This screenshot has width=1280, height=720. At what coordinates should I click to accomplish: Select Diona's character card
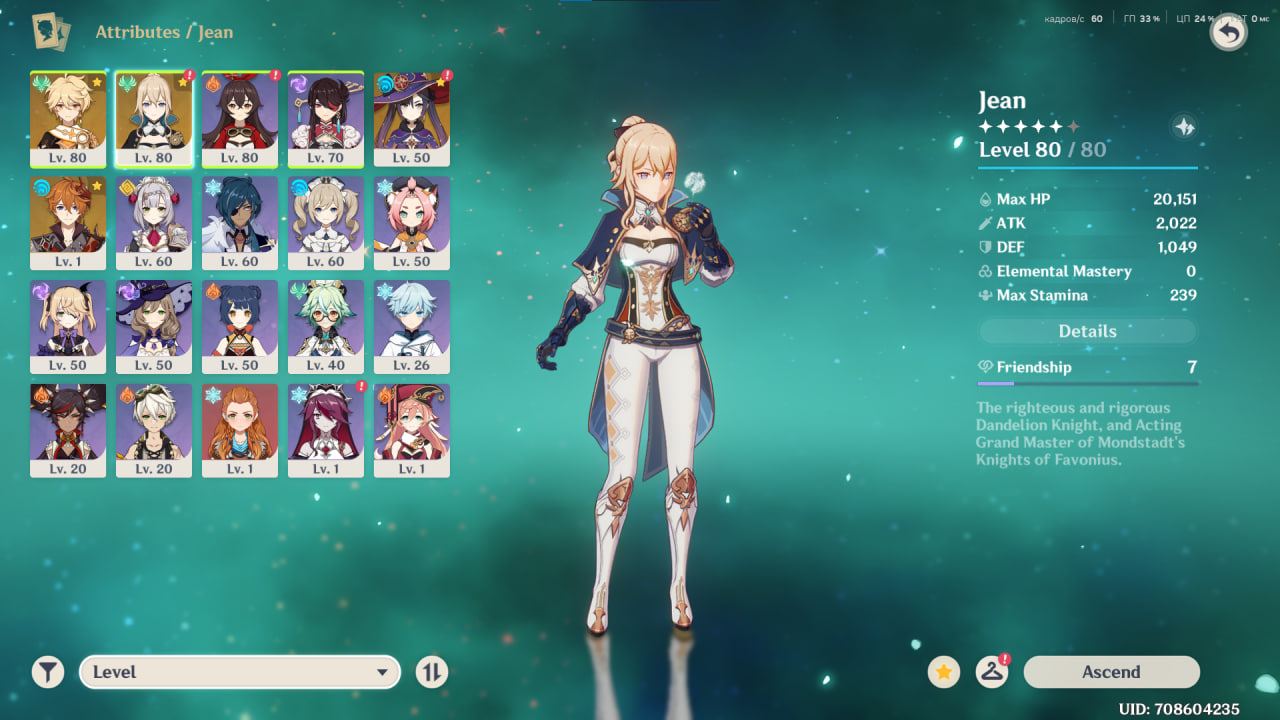[412, 222]
